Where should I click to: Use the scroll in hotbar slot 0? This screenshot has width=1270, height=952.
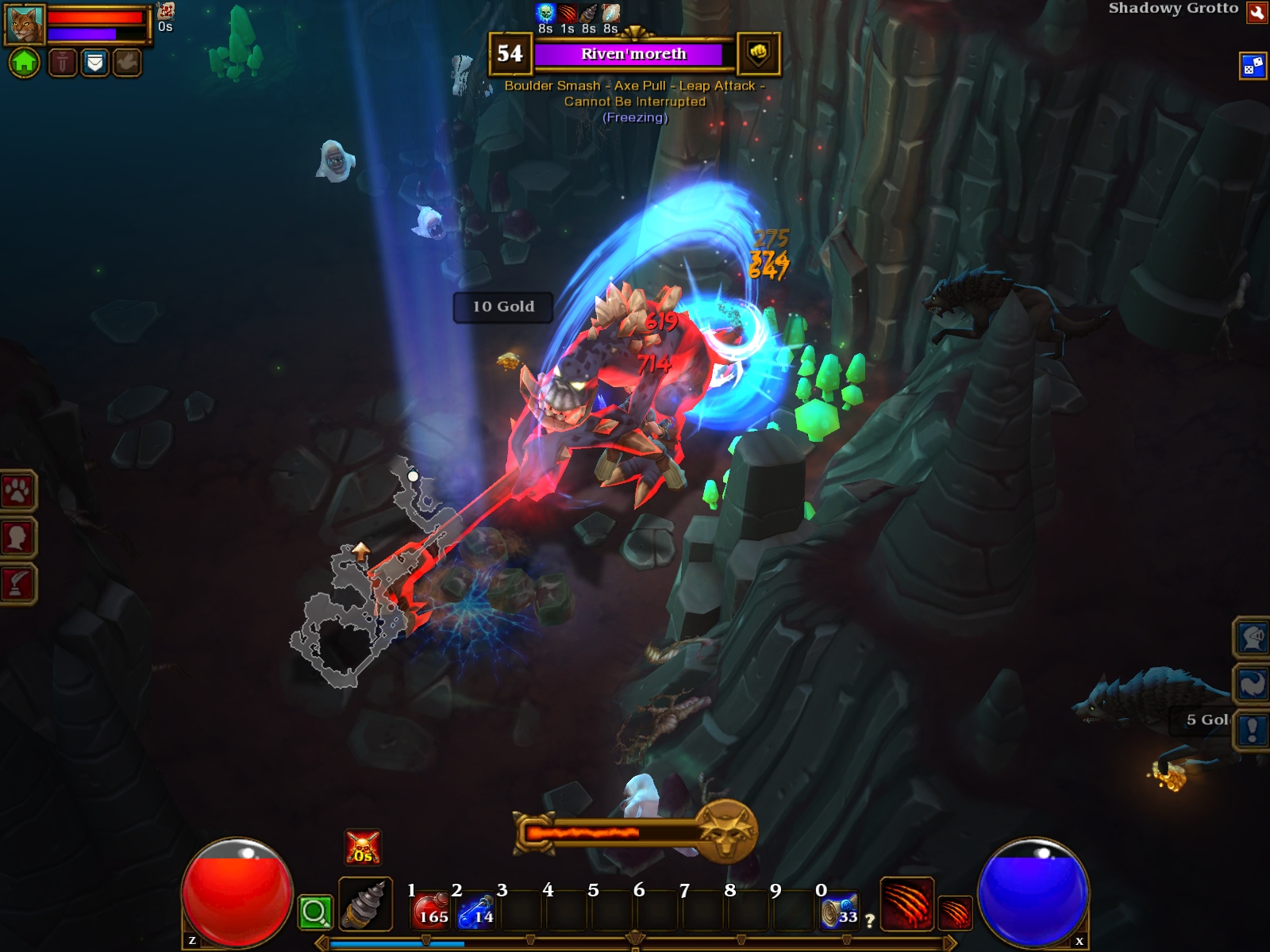[840, 911]
